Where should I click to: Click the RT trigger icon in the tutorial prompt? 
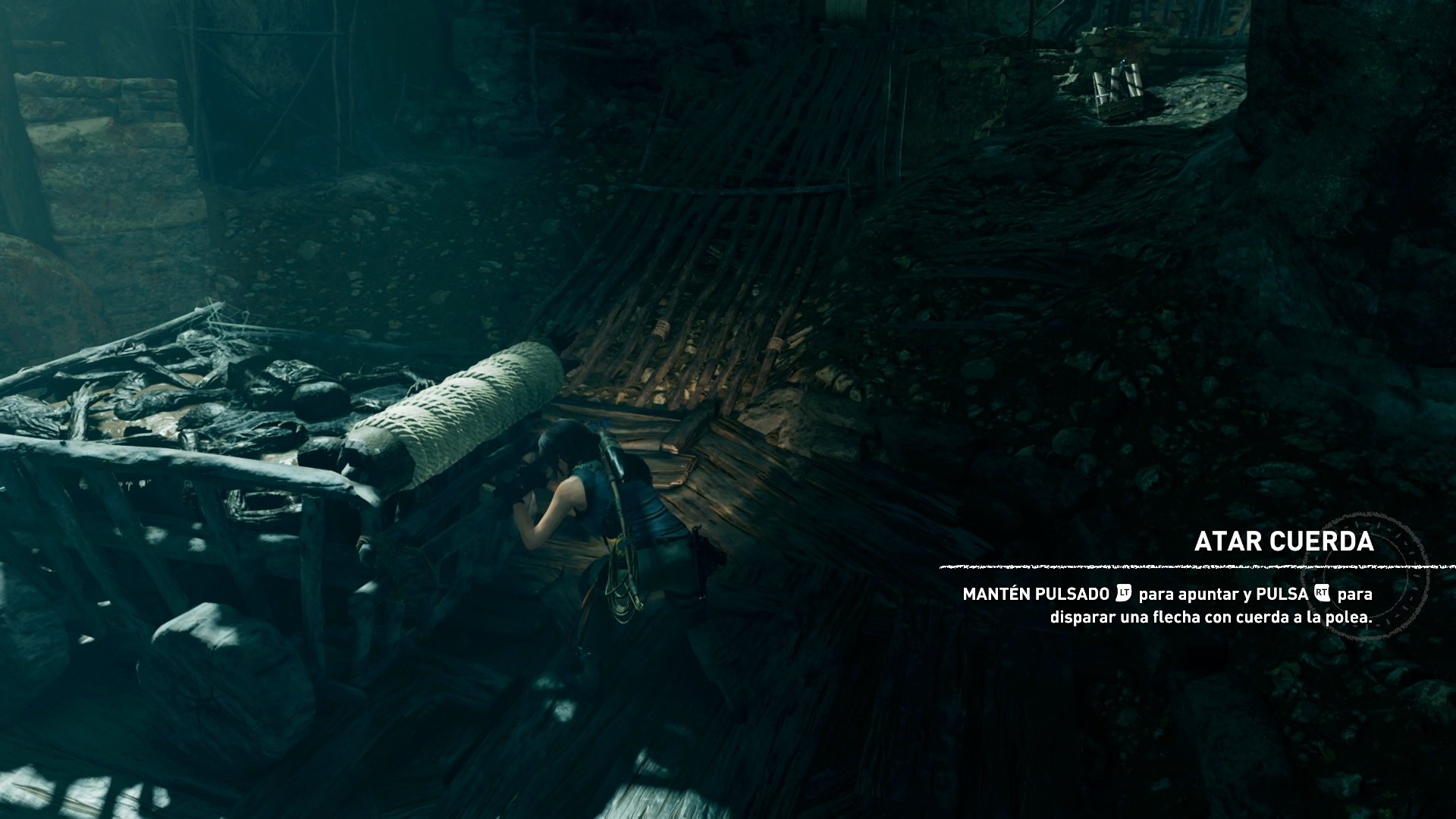[1321, 593]
